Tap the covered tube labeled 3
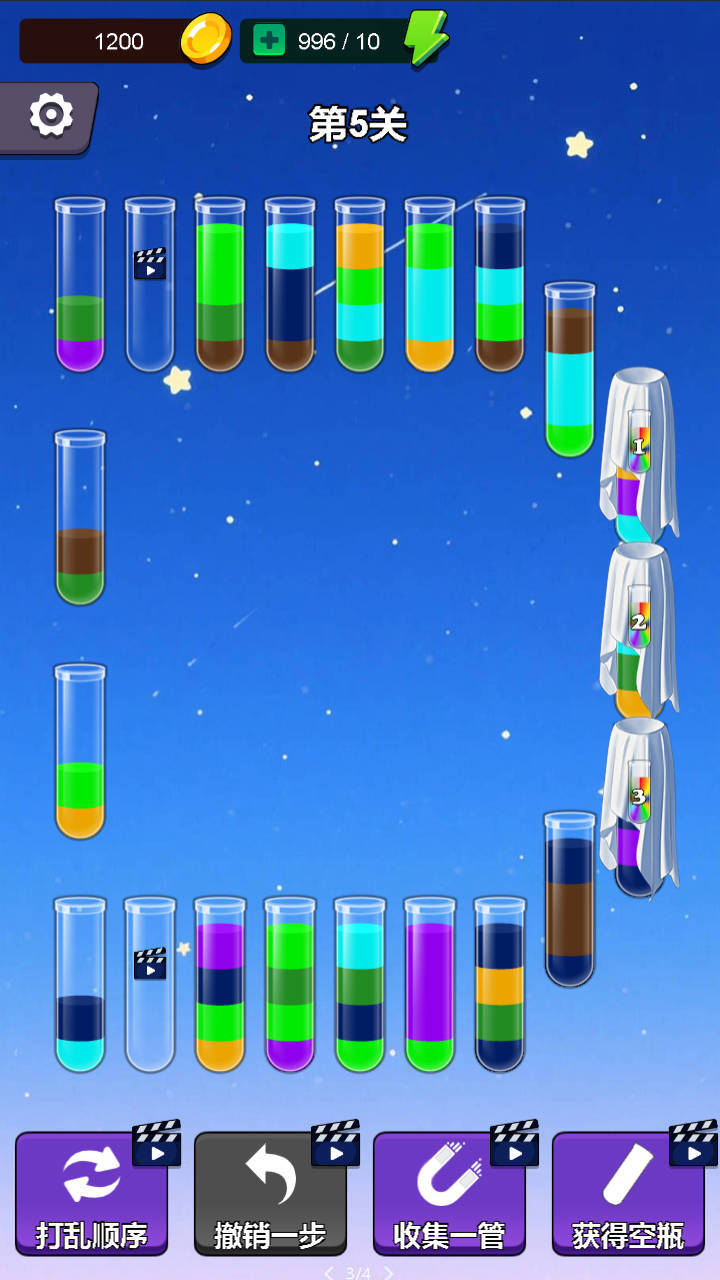The height and width of the screenshot is (1280, 720). (640, 806)
